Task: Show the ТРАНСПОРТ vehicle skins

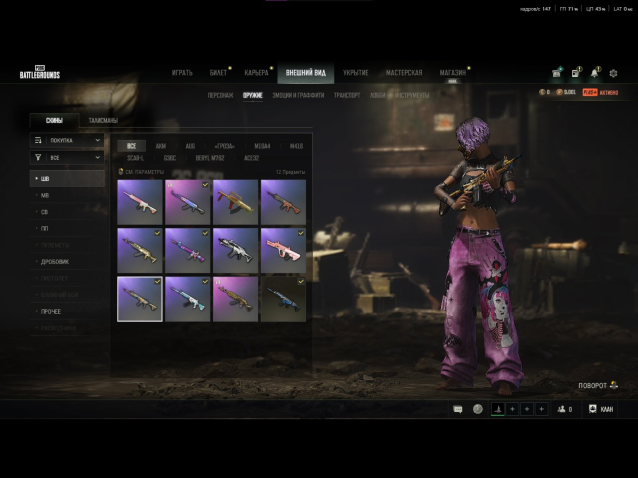Action: (346, 95)
